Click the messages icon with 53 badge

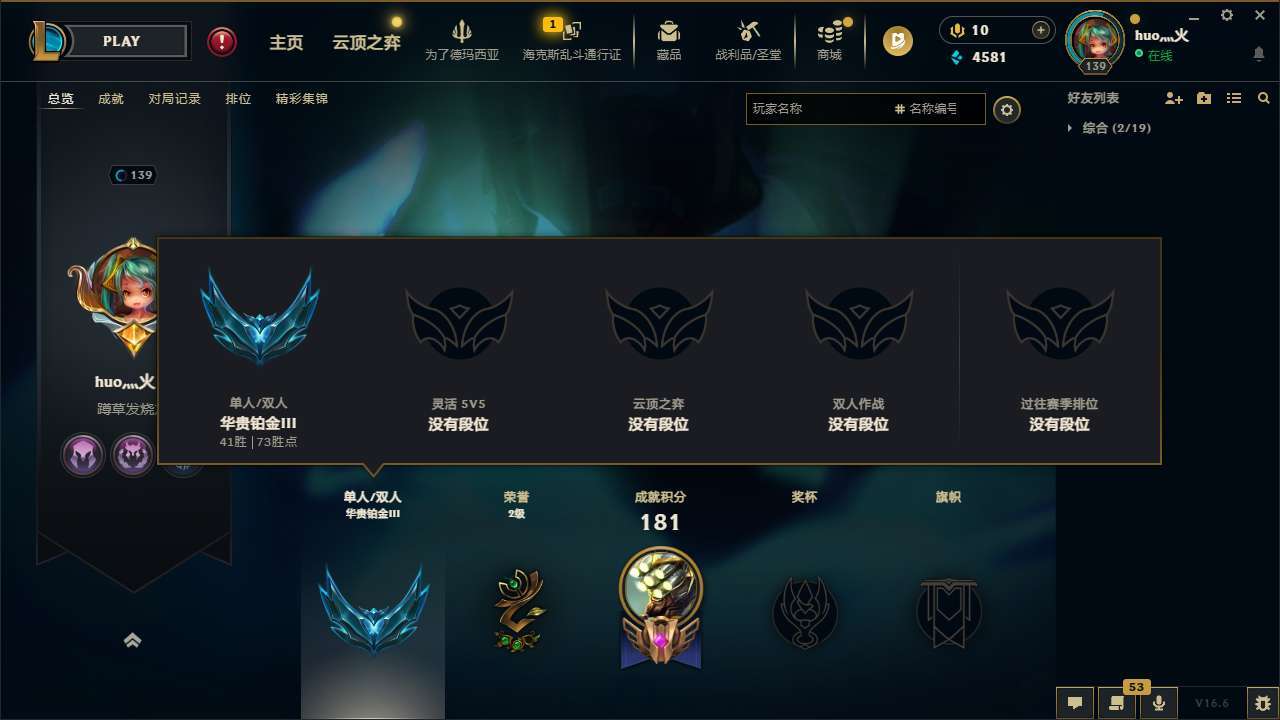(1117, 703)
